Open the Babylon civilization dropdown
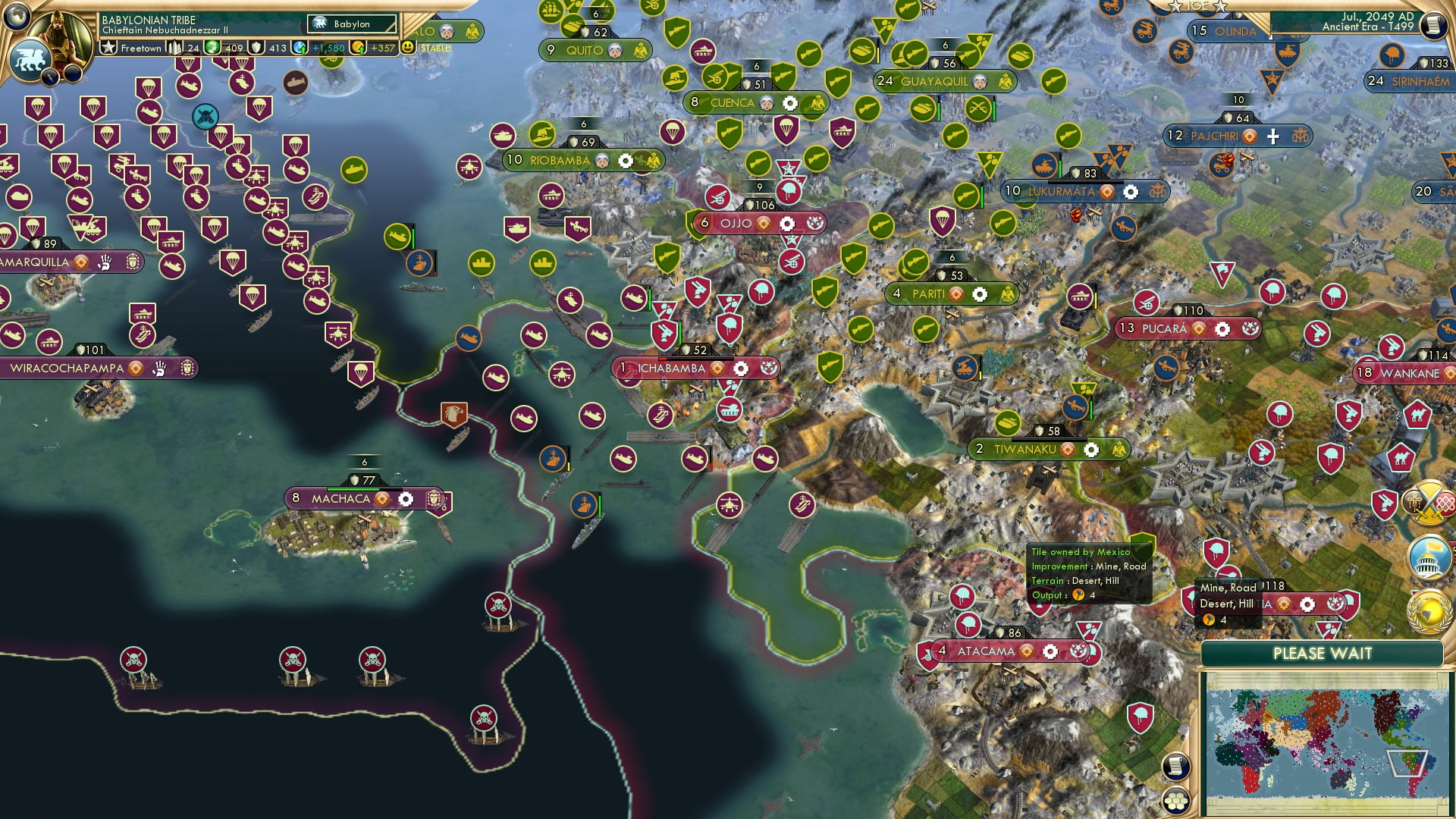The width and height of the screenshot is (1456, 819). click(x=350, y=24)
